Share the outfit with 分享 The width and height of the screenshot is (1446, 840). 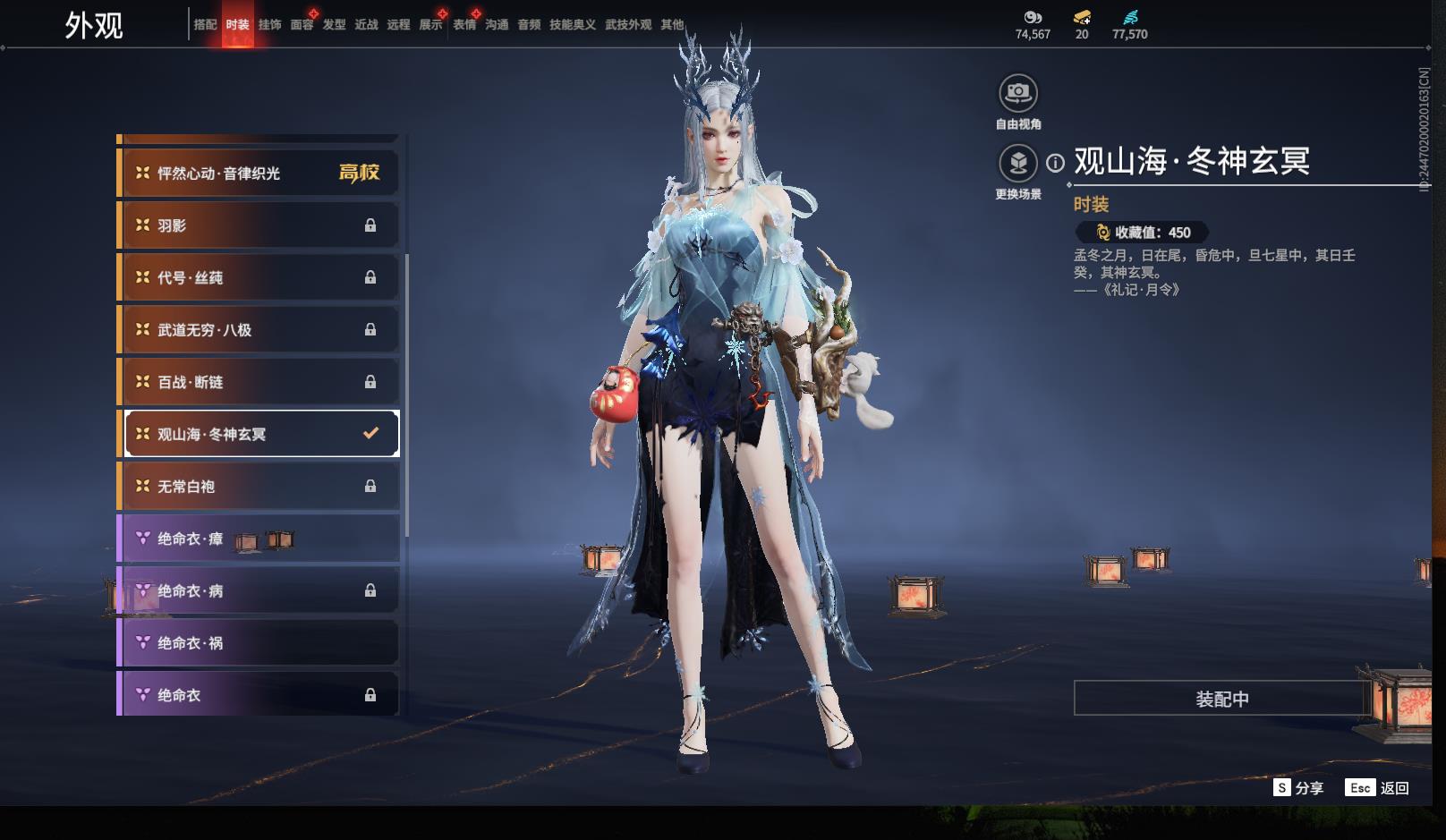coord(1298,788)
